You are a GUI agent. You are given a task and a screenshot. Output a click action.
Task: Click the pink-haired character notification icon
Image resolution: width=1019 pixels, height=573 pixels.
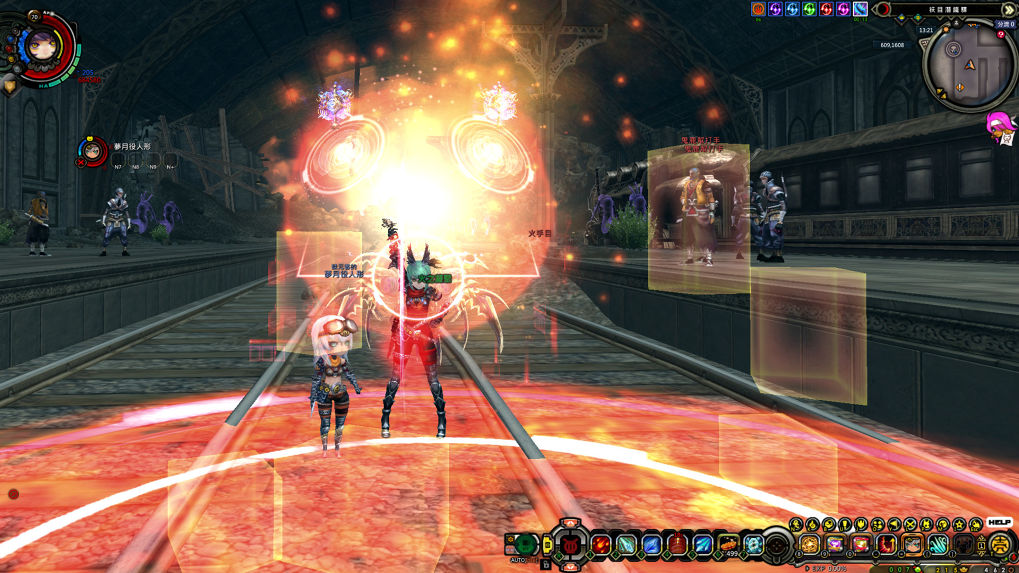998,125
